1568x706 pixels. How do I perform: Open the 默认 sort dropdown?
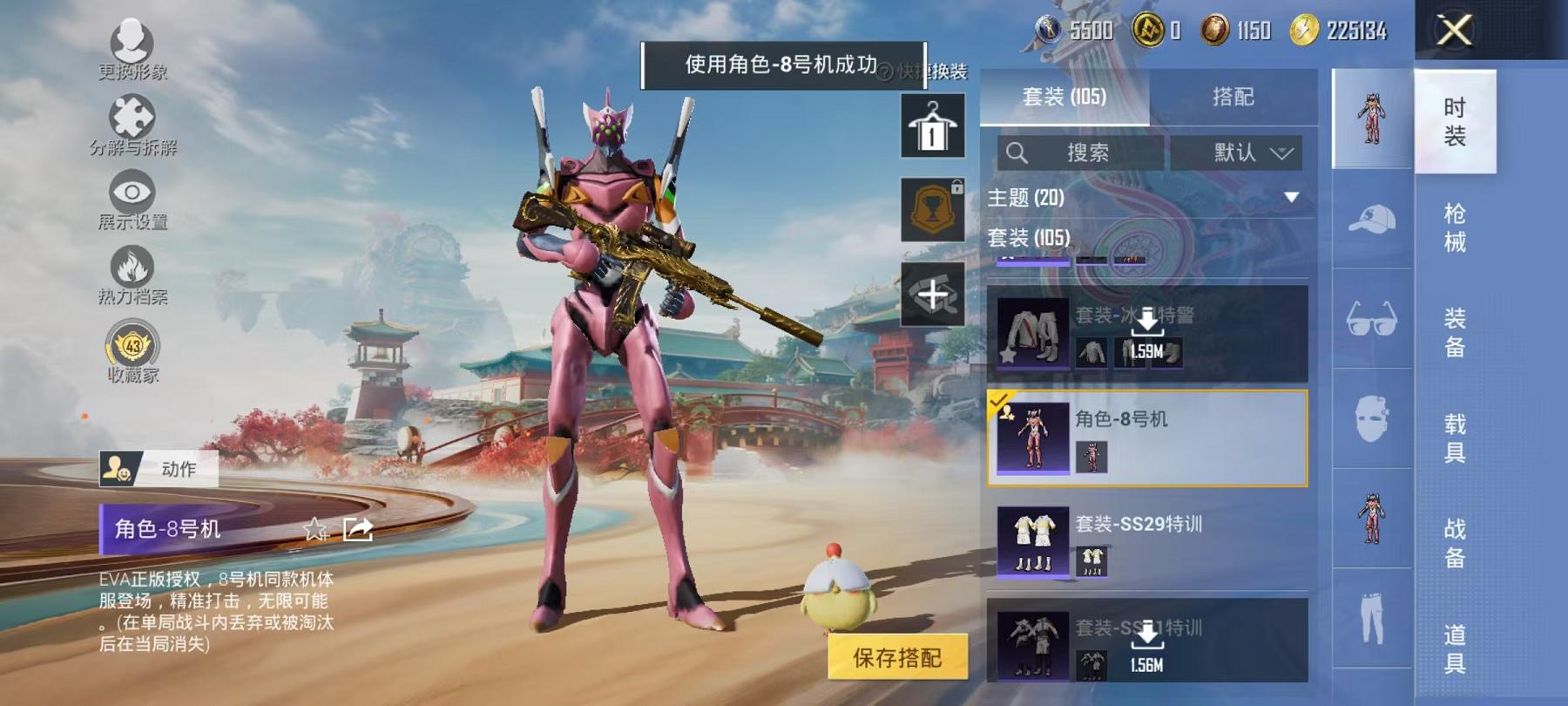tap(1237, 152)
